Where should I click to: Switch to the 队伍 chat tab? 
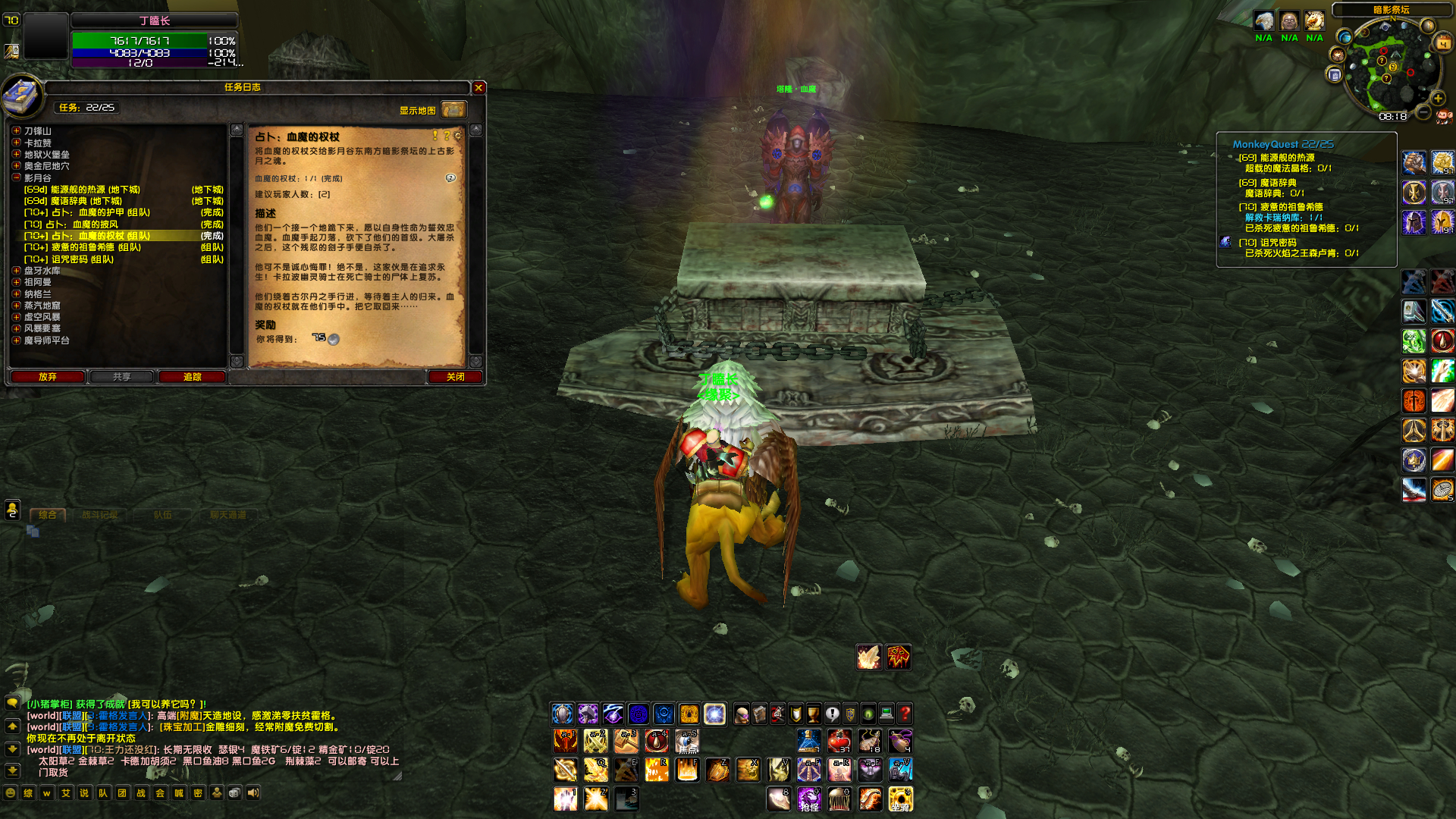pos(164,514)
